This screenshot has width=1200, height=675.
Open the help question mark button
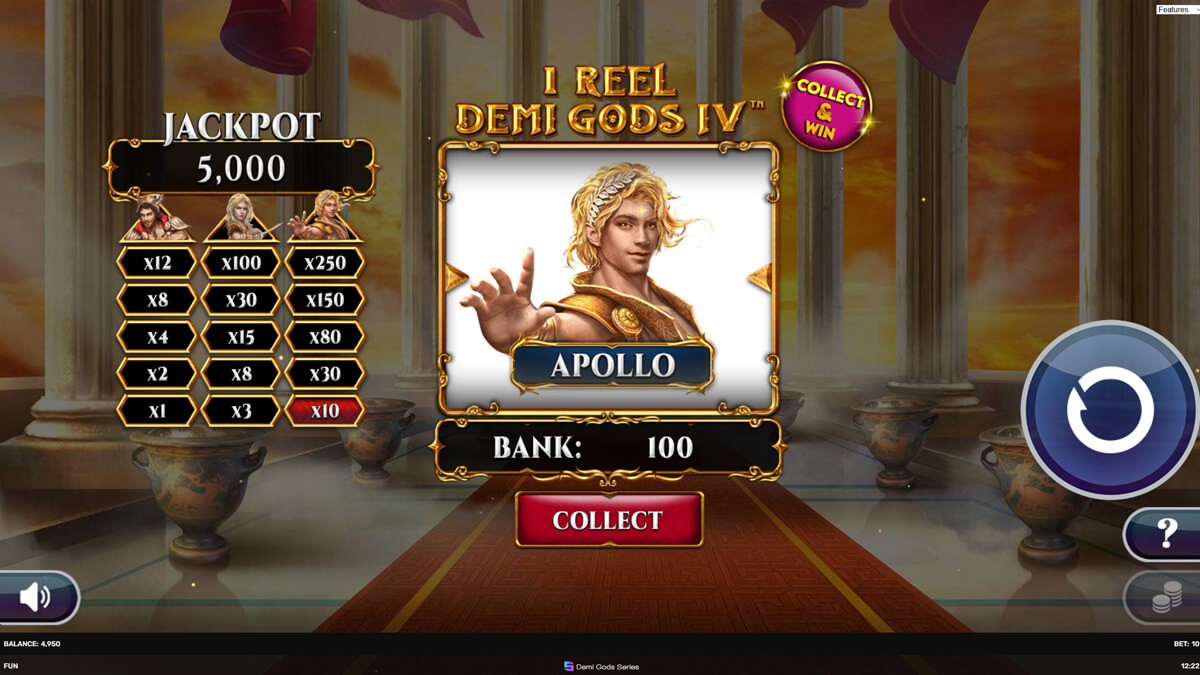(x=1165, y=534)
